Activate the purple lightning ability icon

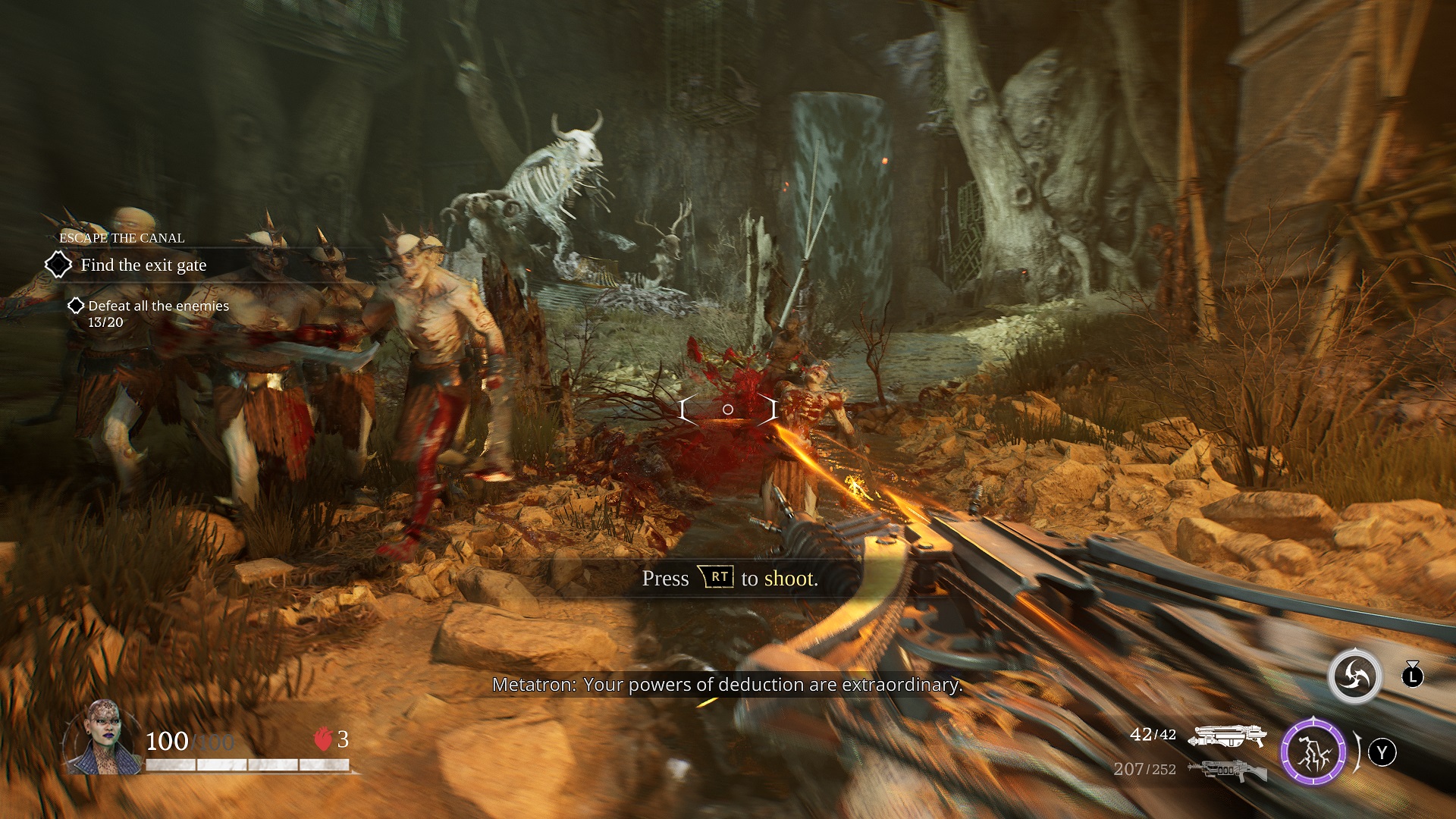1313,753
